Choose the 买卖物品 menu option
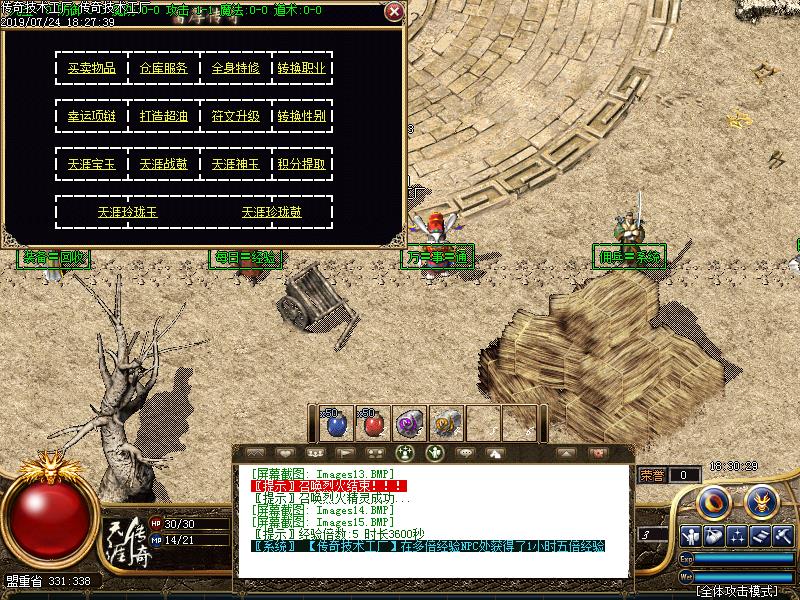 [92, 69]
